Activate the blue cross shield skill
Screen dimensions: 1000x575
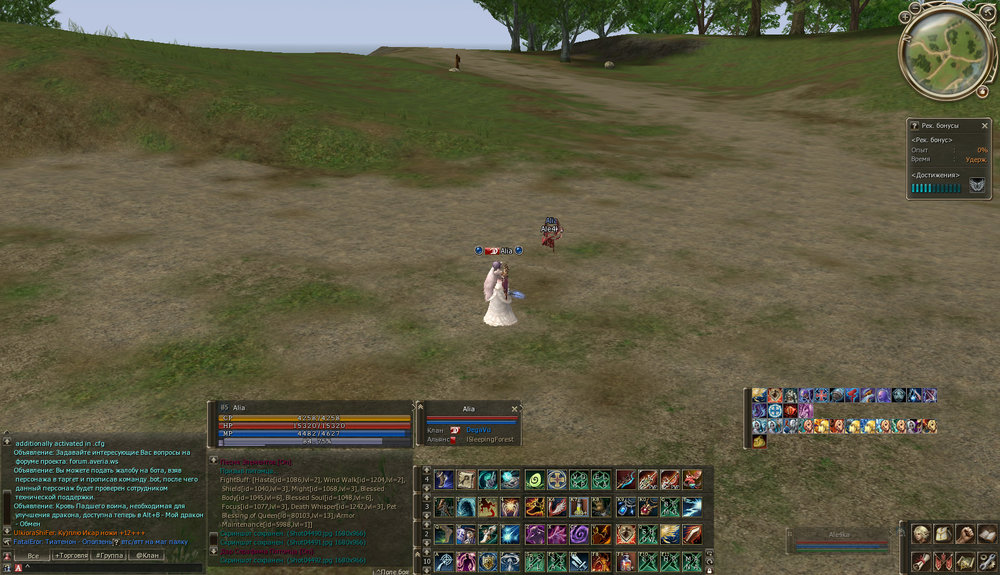(x=557, y=480)
